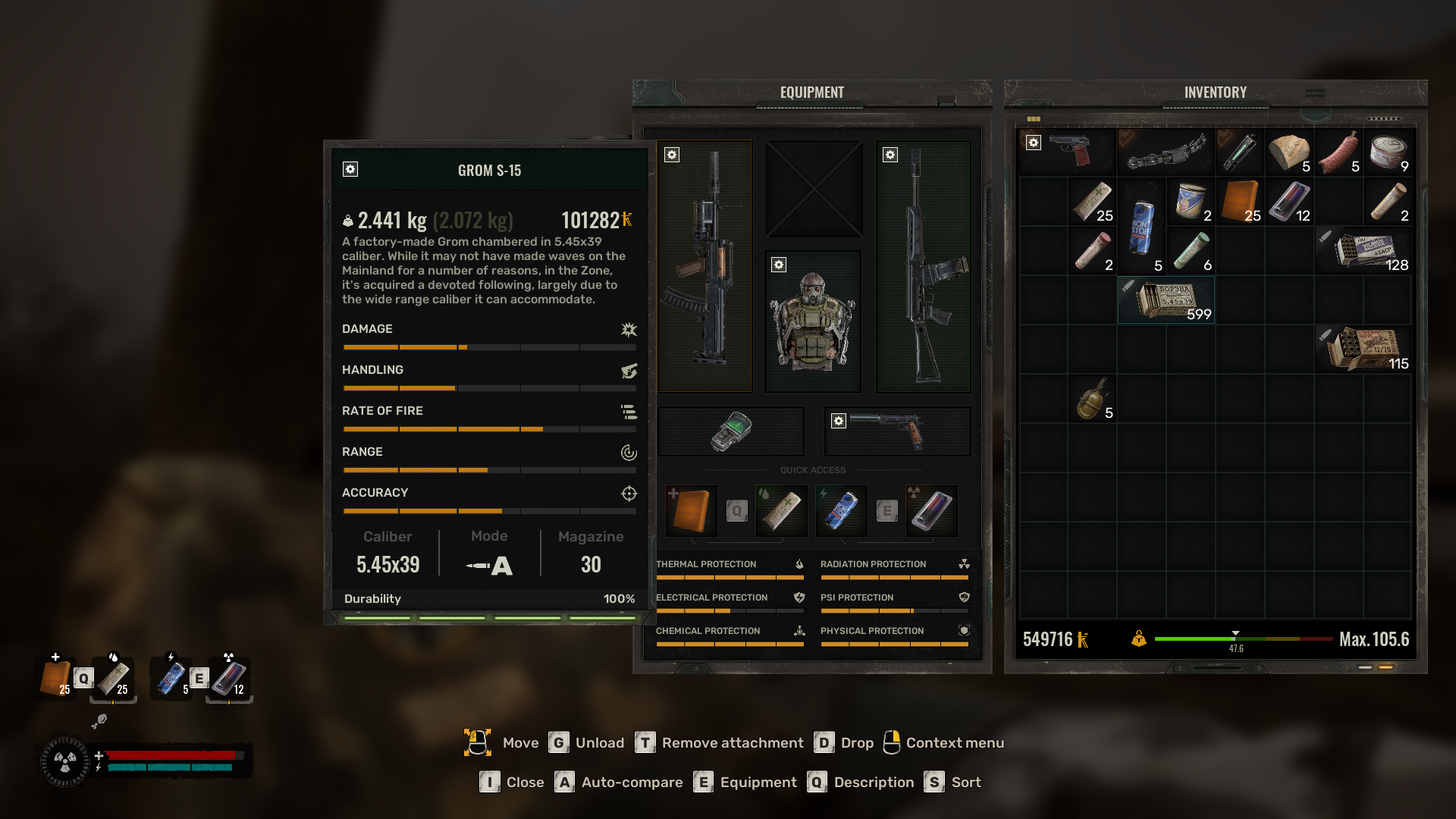Pick the grenade stack of 5
Screen dimensions: 1456x819
pyautogui.click(x=1092, y=399)
